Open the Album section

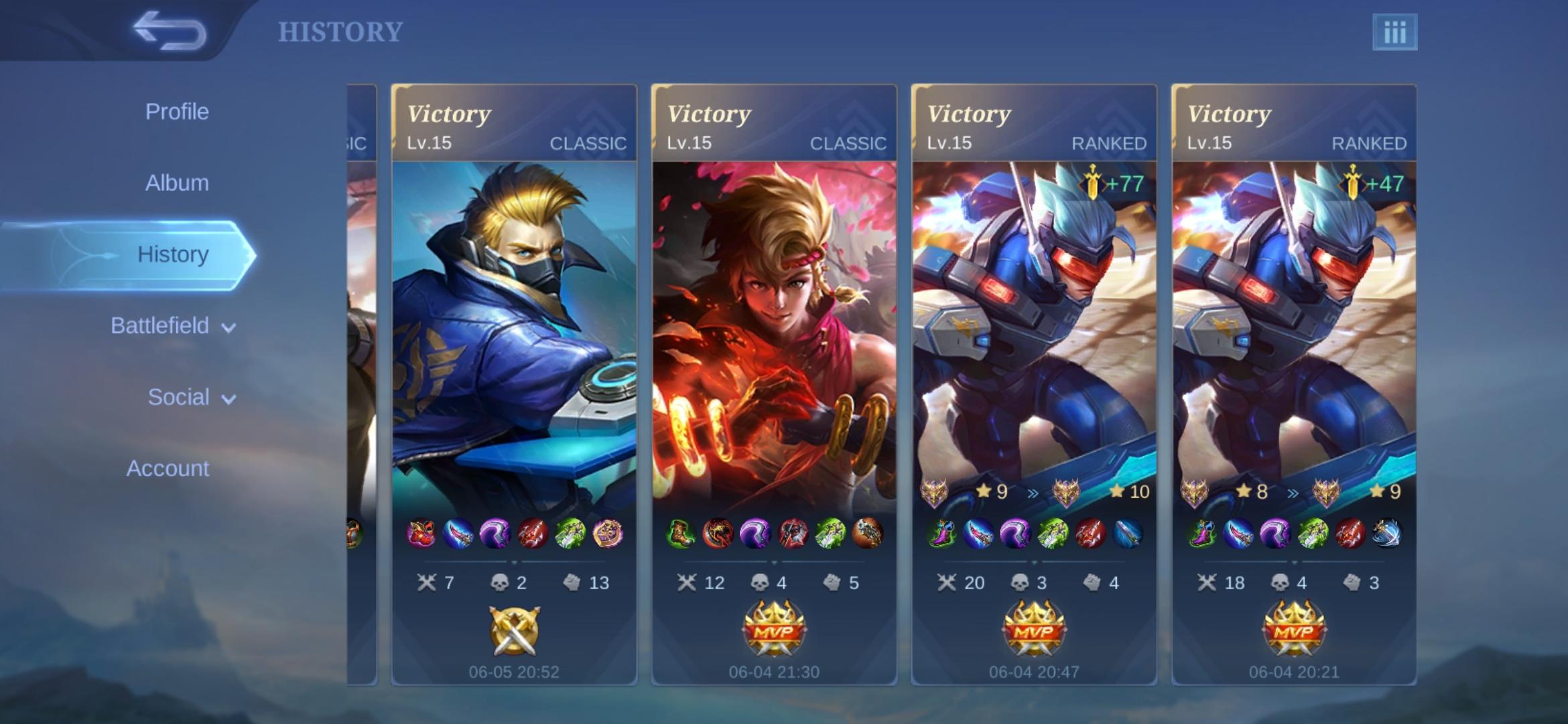pyautogui.click(x=176, y=182)
